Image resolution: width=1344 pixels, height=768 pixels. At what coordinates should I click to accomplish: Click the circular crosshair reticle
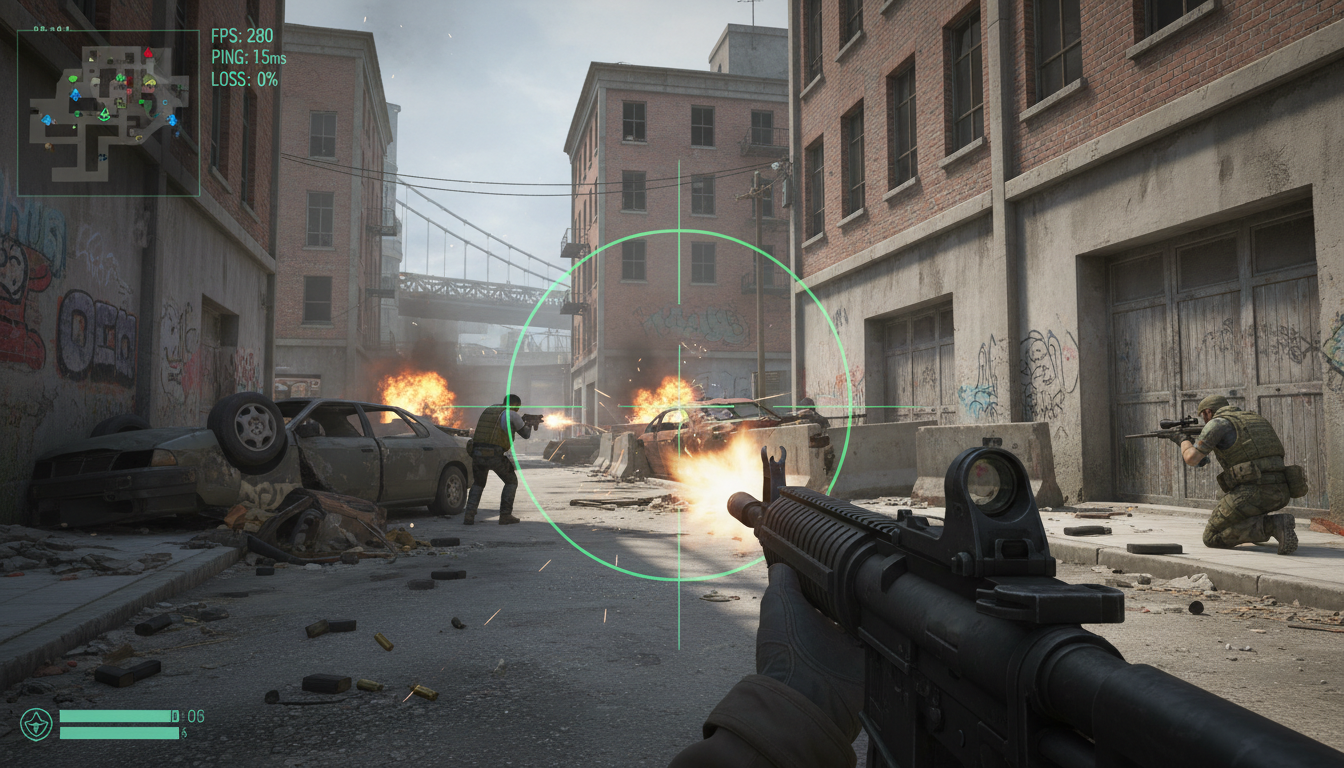[x=679, y=408]
